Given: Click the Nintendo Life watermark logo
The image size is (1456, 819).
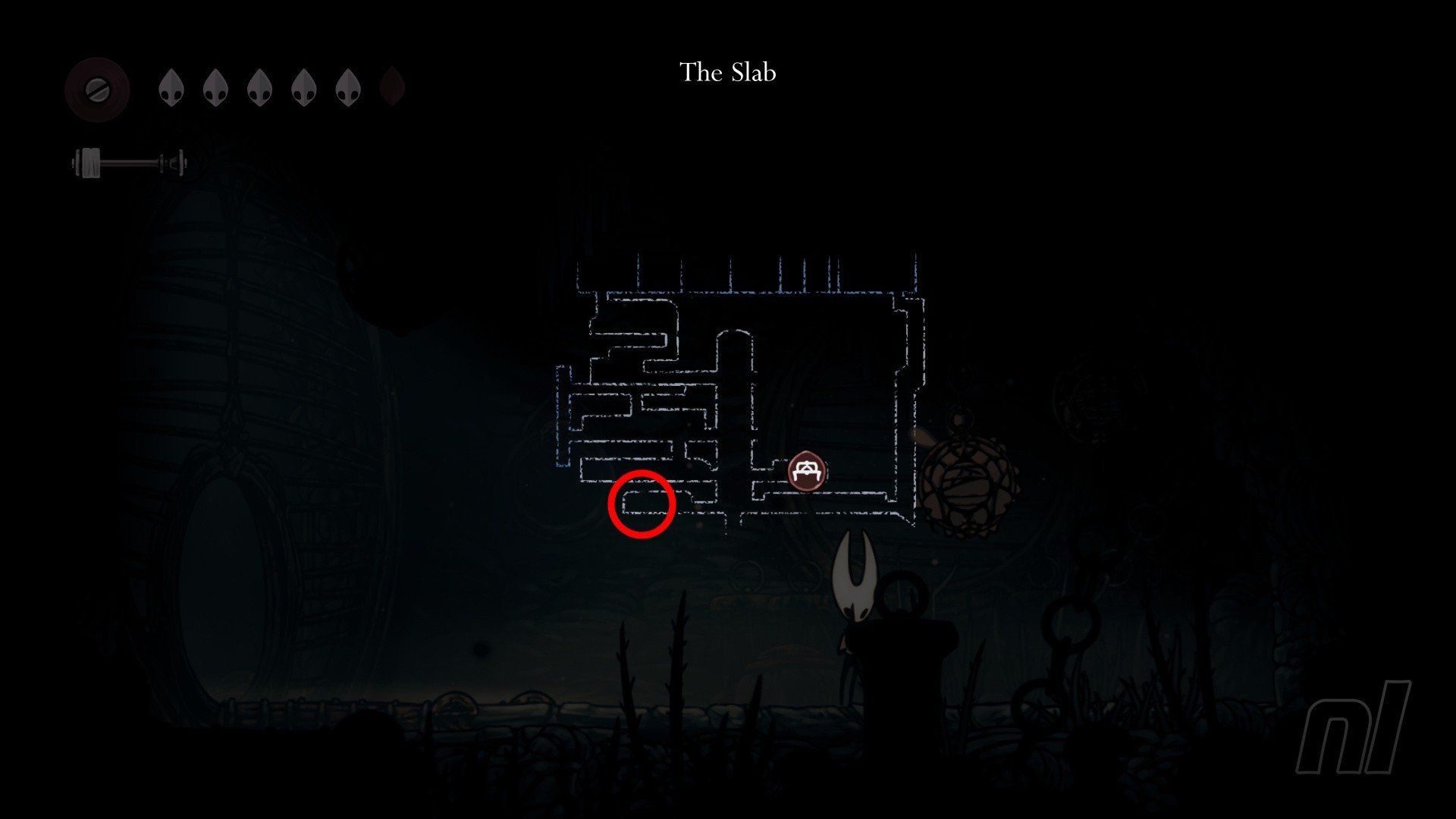Looking at the screenshot, I should (x=1353, y=726).
